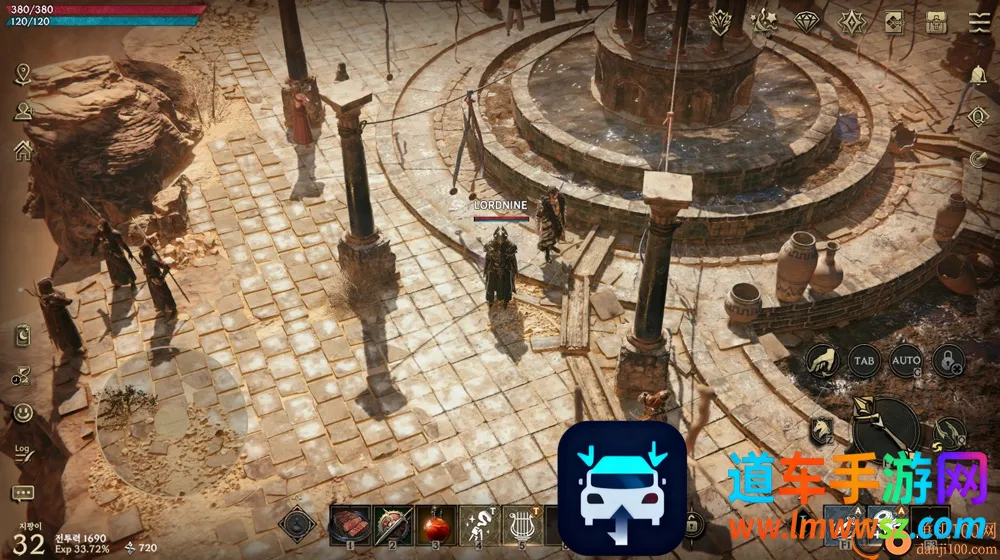Open the Q quest tracker icon
The image size is (1000, 560).
[x=978, y=117]
